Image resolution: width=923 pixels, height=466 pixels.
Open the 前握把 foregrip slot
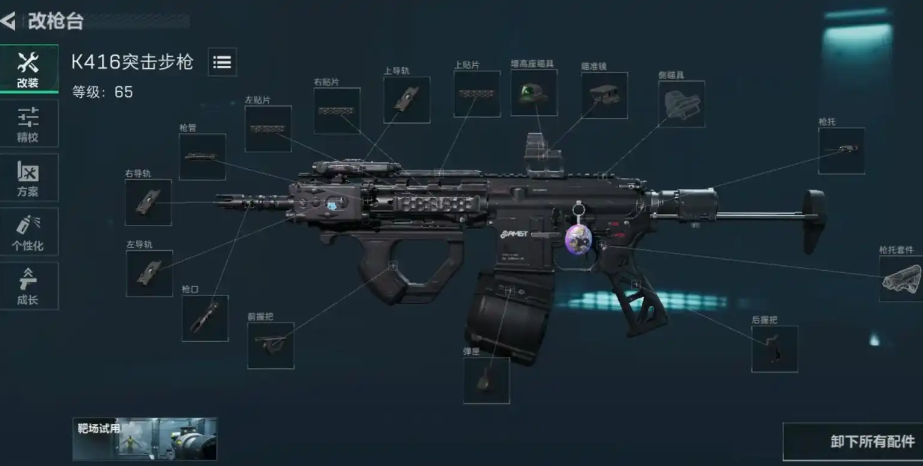270,345
